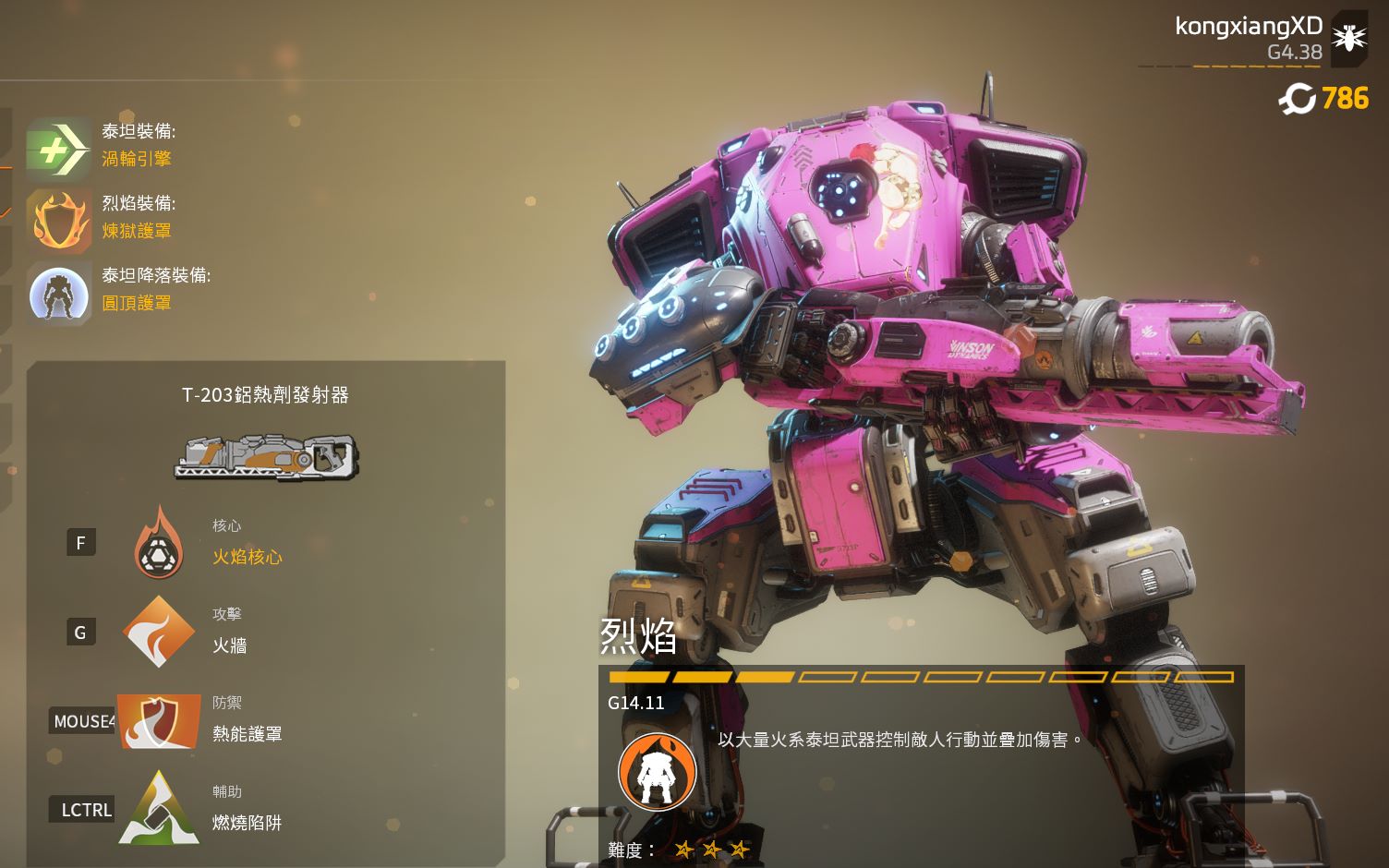Click the 786 credits currency icon
The image size is (1389, 868).
click(x=1298, y=98)
